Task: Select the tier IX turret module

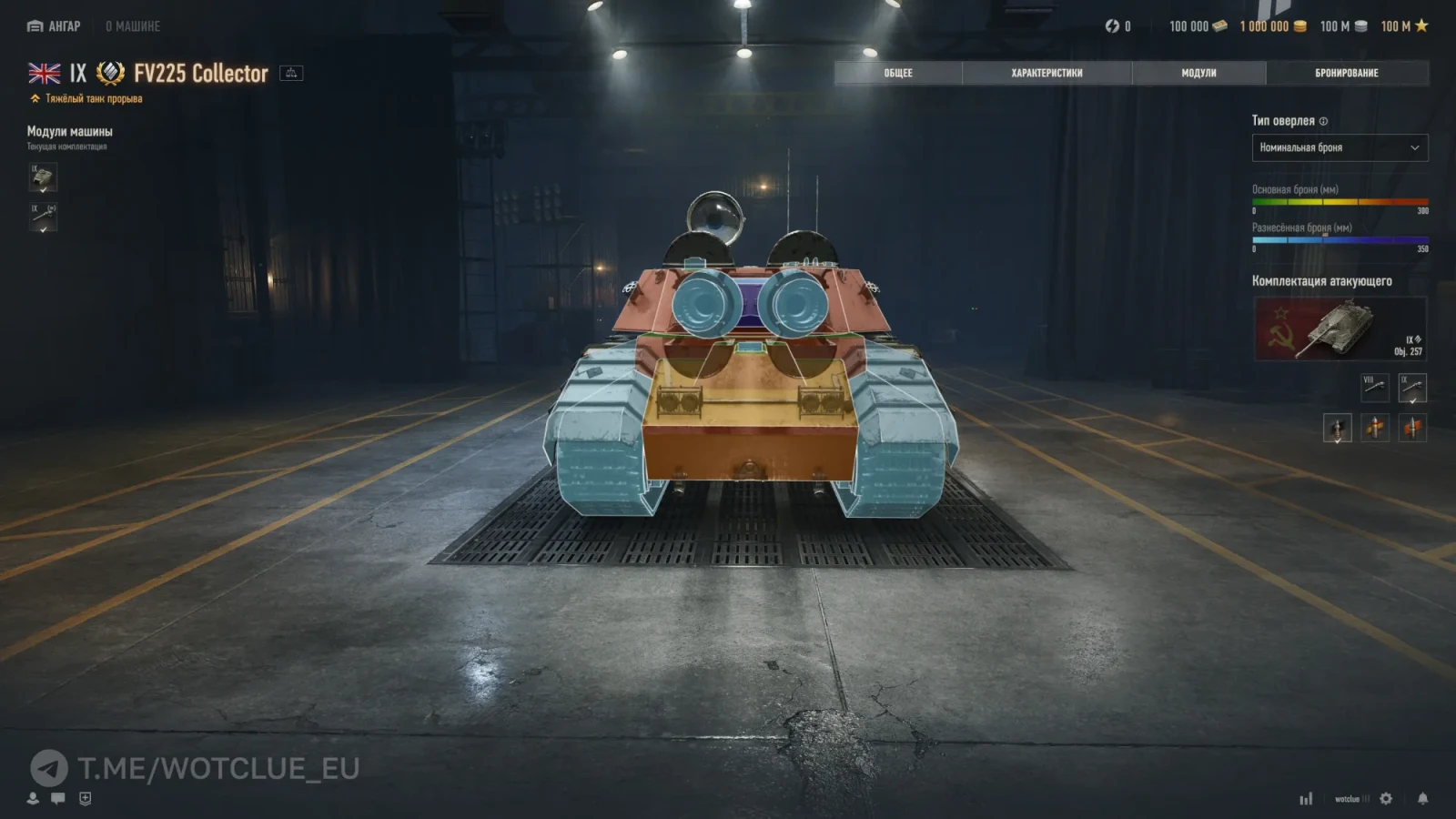Action: (43, 177)
